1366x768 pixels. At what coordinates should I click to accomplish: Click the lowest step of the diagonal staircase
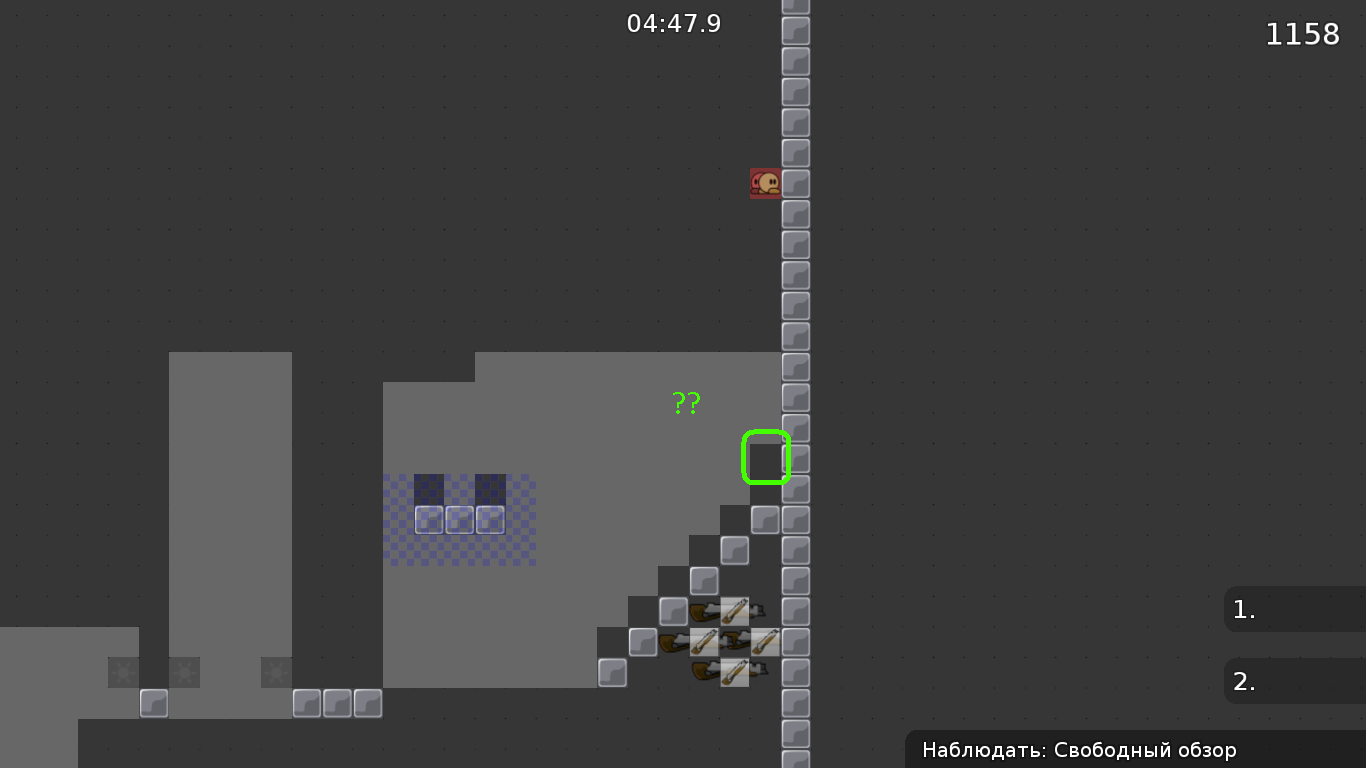point(614,673)
